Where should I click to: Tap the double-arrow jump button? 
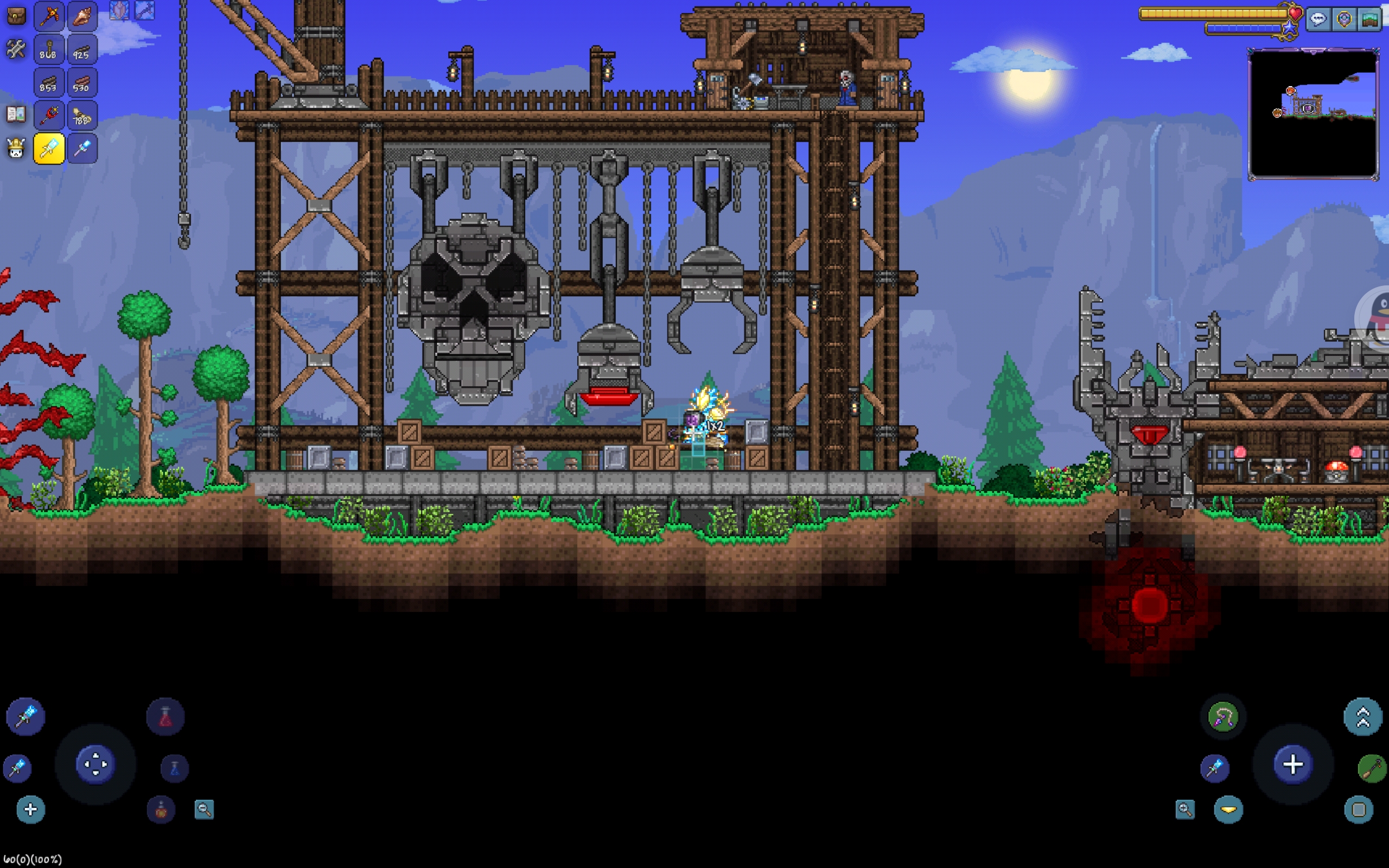1362,717
